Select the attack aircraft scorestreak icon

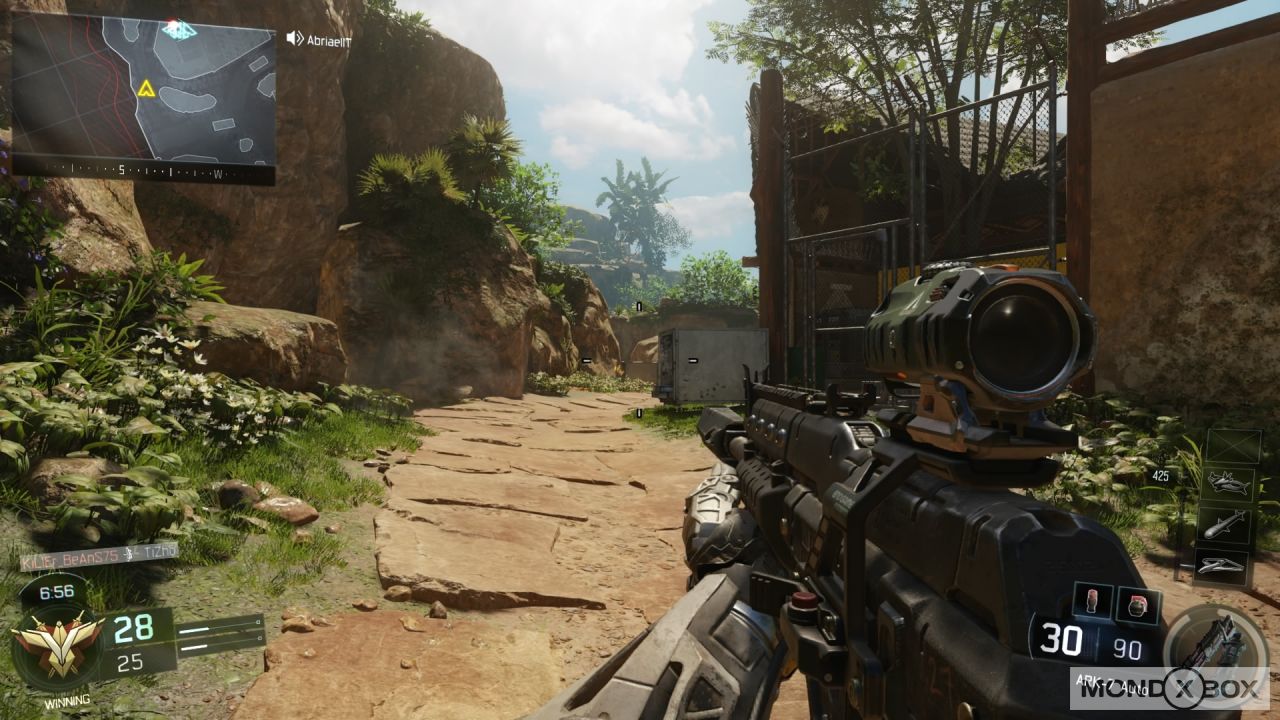point(1226,483)
